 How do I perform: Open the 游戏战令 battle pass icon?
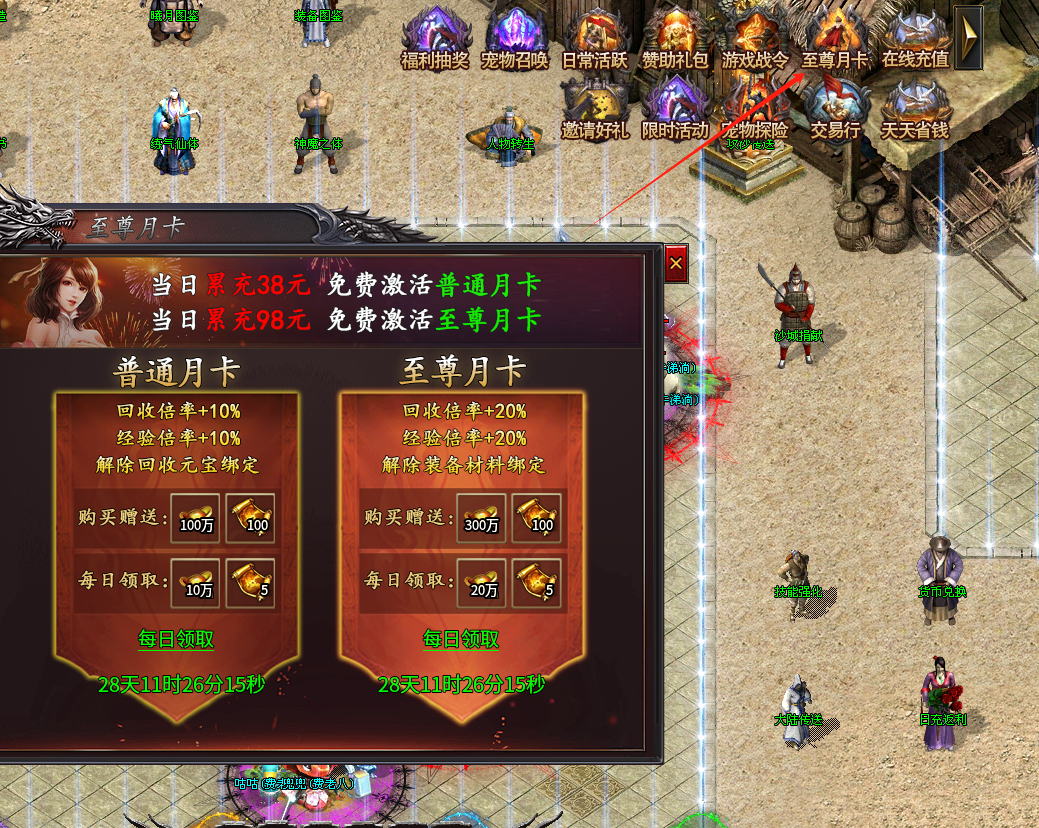[755, 40]
